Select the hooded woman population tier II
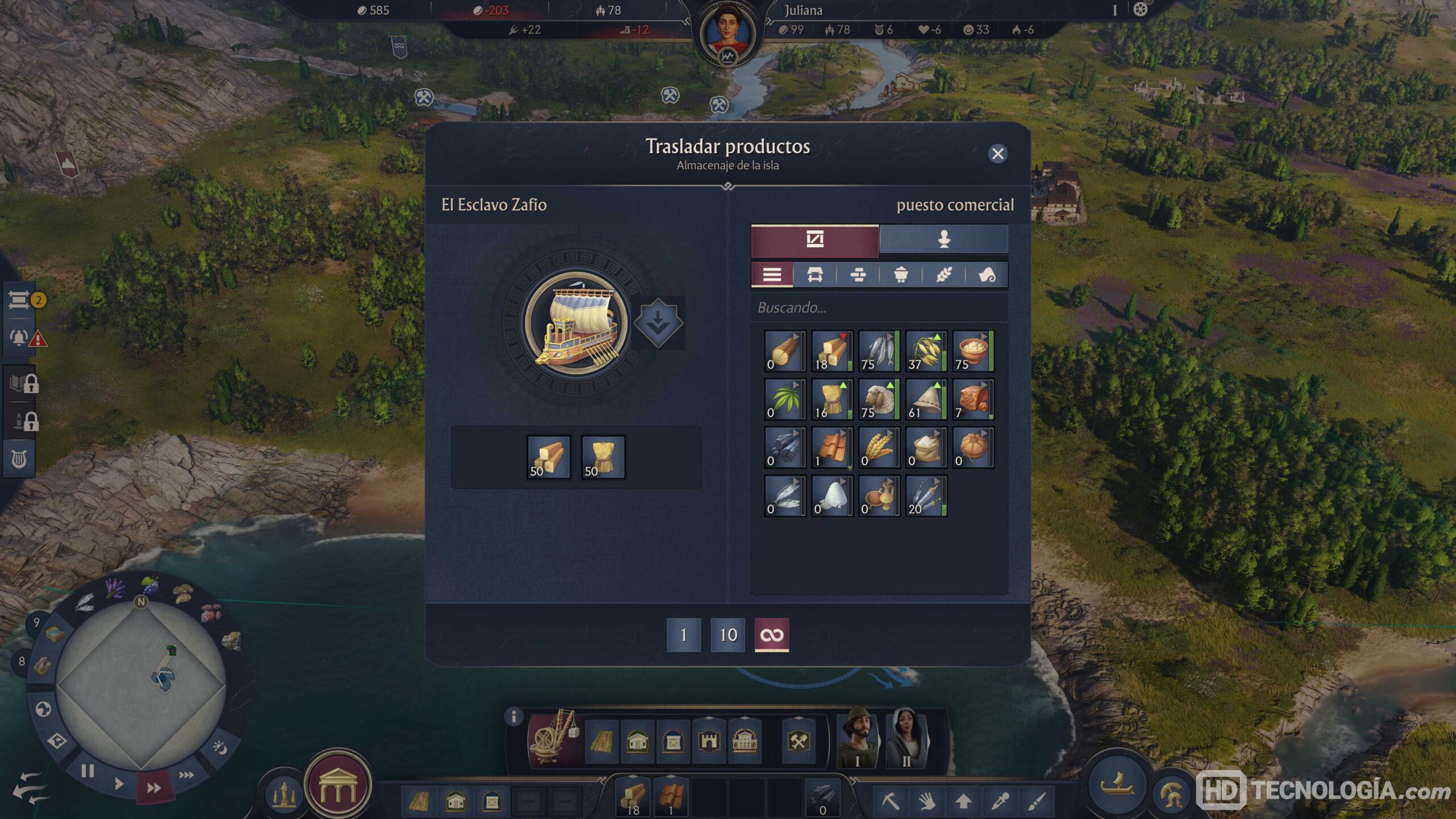This screenshot has height=819, width=1456. (907, 738)
